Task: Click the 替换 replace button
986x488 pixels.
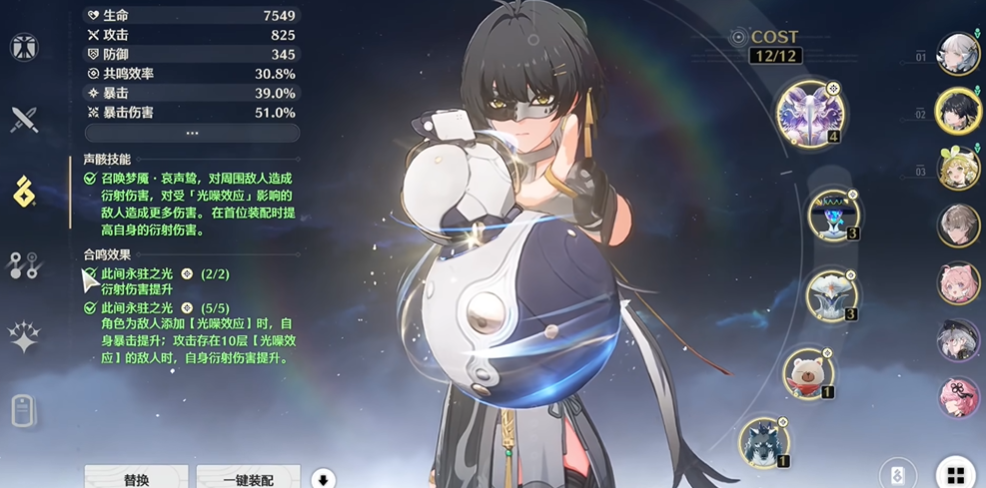Action: click(x=136, y=479)
